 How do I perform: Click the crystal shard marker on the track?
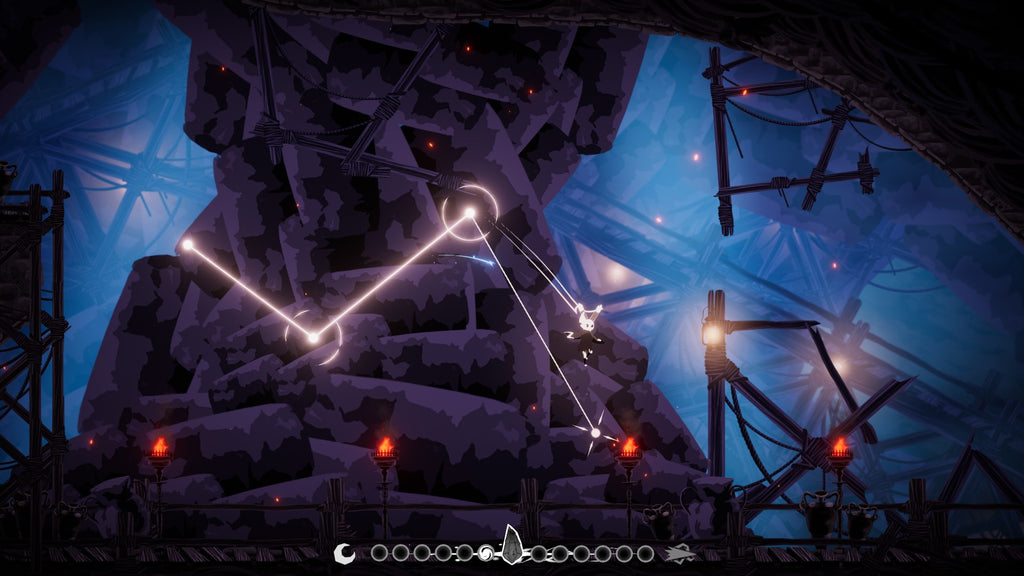[x=512, y=545]
